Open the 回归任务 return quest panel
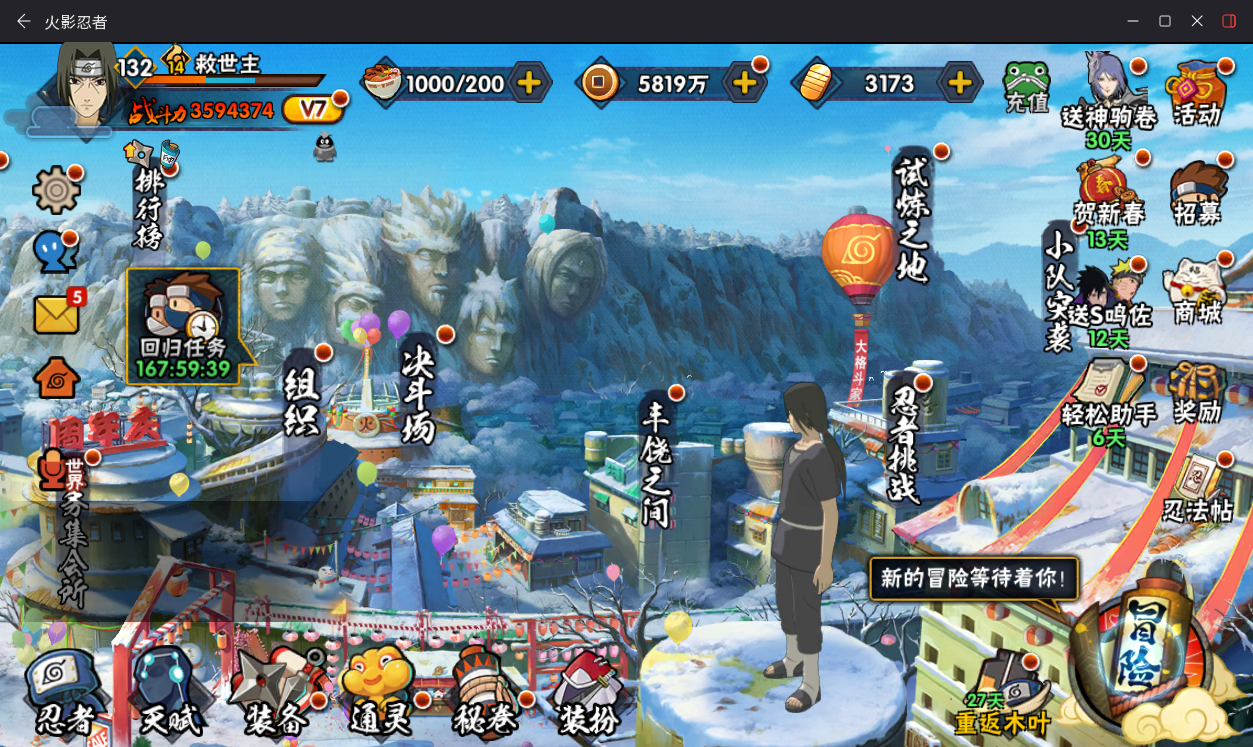Image resolution: width=1253 pixels, height=747 pixels. 184,325
